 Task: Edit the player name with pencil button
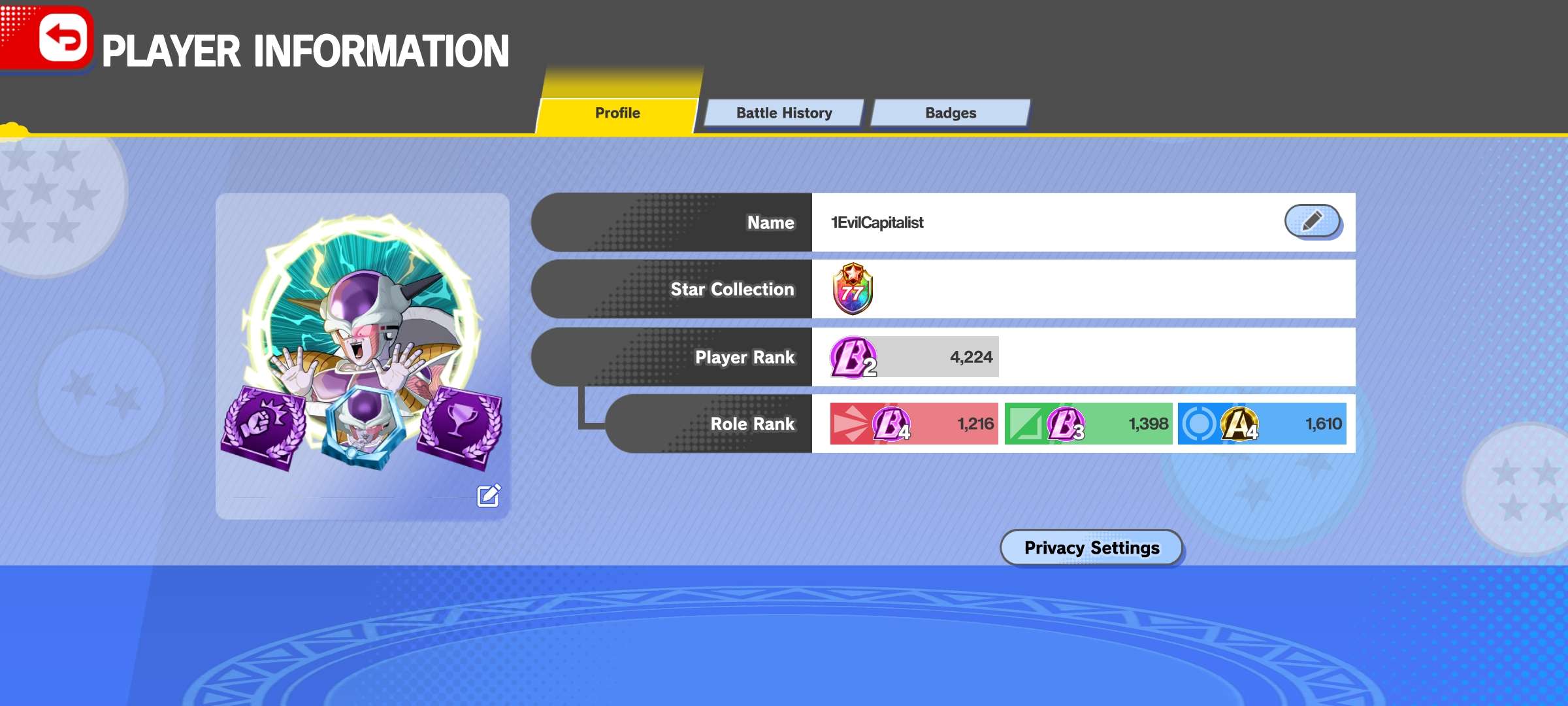coord(1312,221)
